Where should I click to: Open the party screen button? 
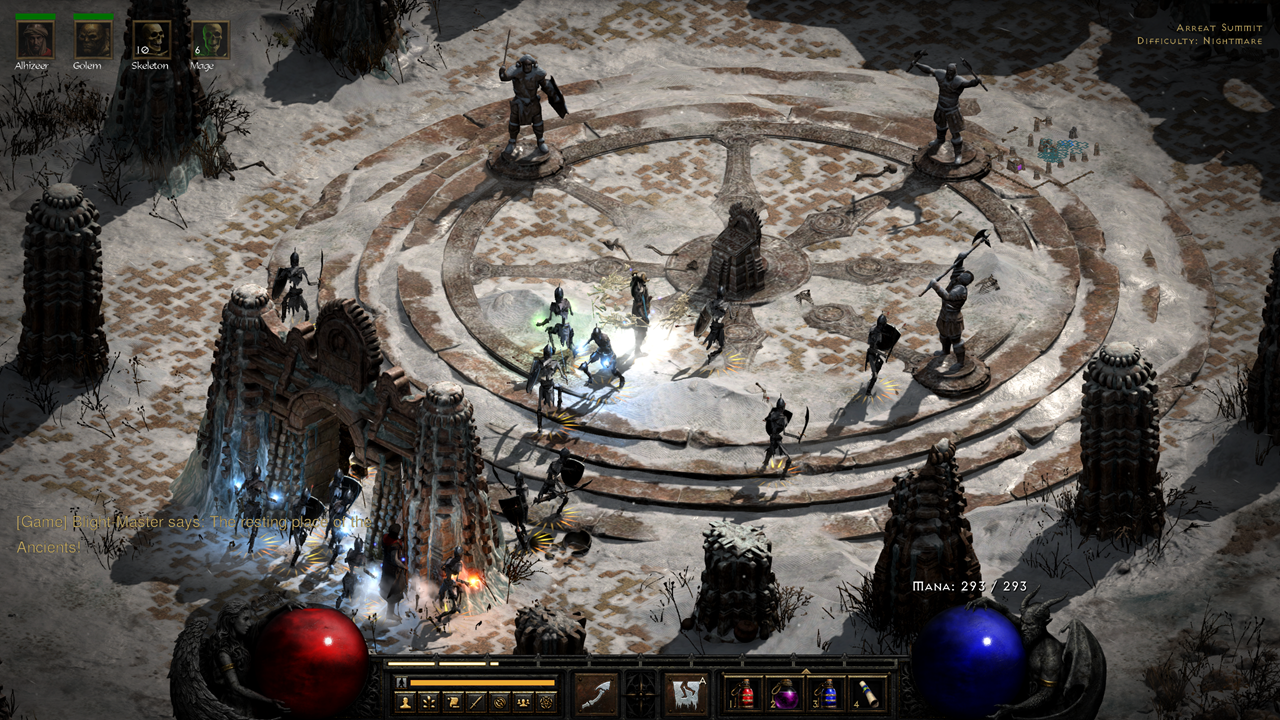(x=523, y=702)
